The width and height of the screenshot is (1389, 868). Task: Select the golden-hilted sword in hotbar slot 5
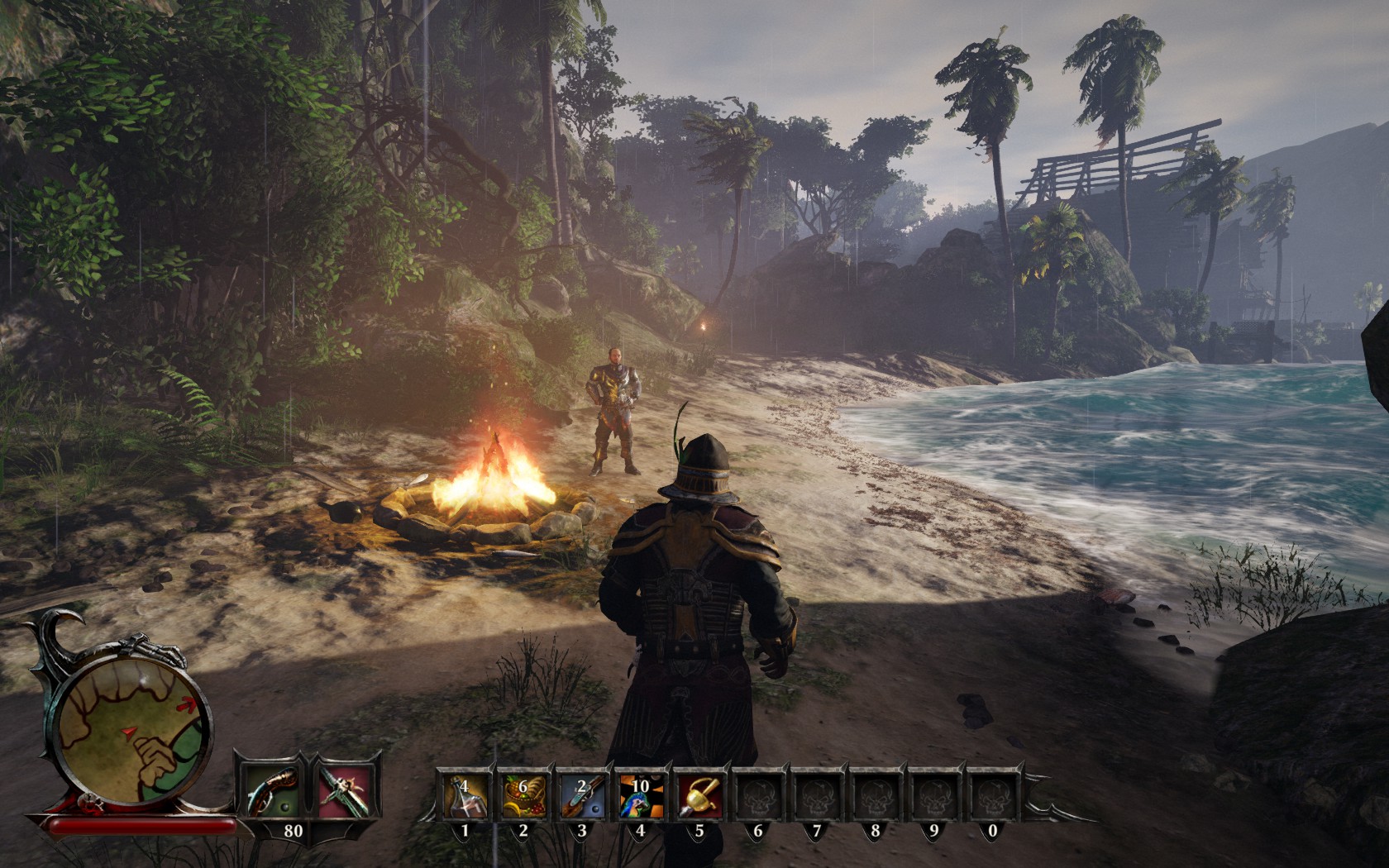(x=699, y=794)
